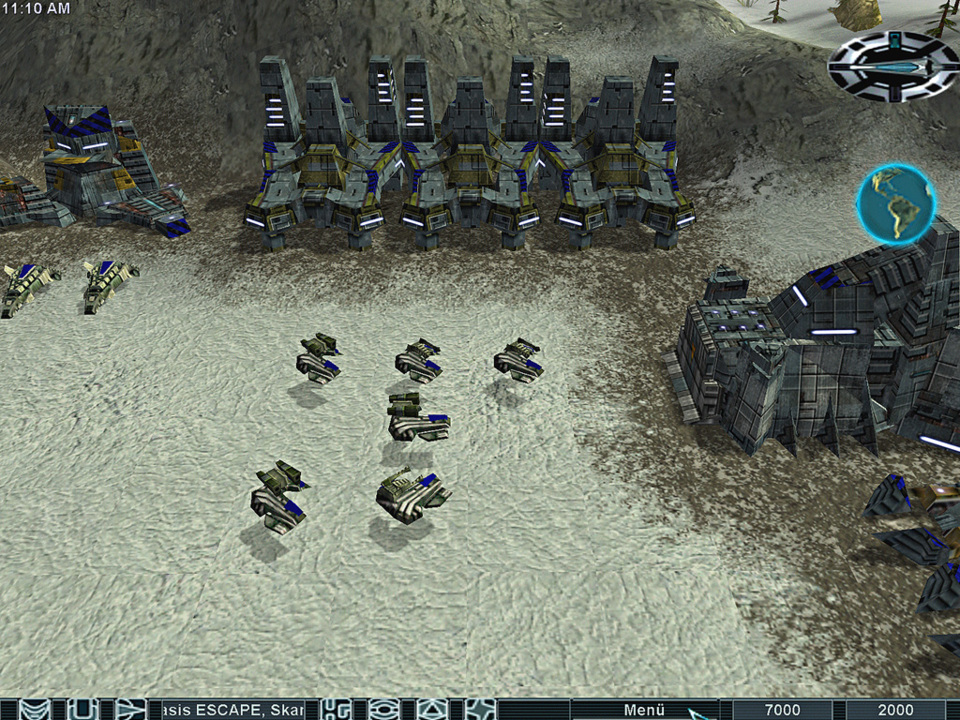Select the chevron-stripes icon in bottom bar
Screen dimensions: 960x720
click(35, 709)
